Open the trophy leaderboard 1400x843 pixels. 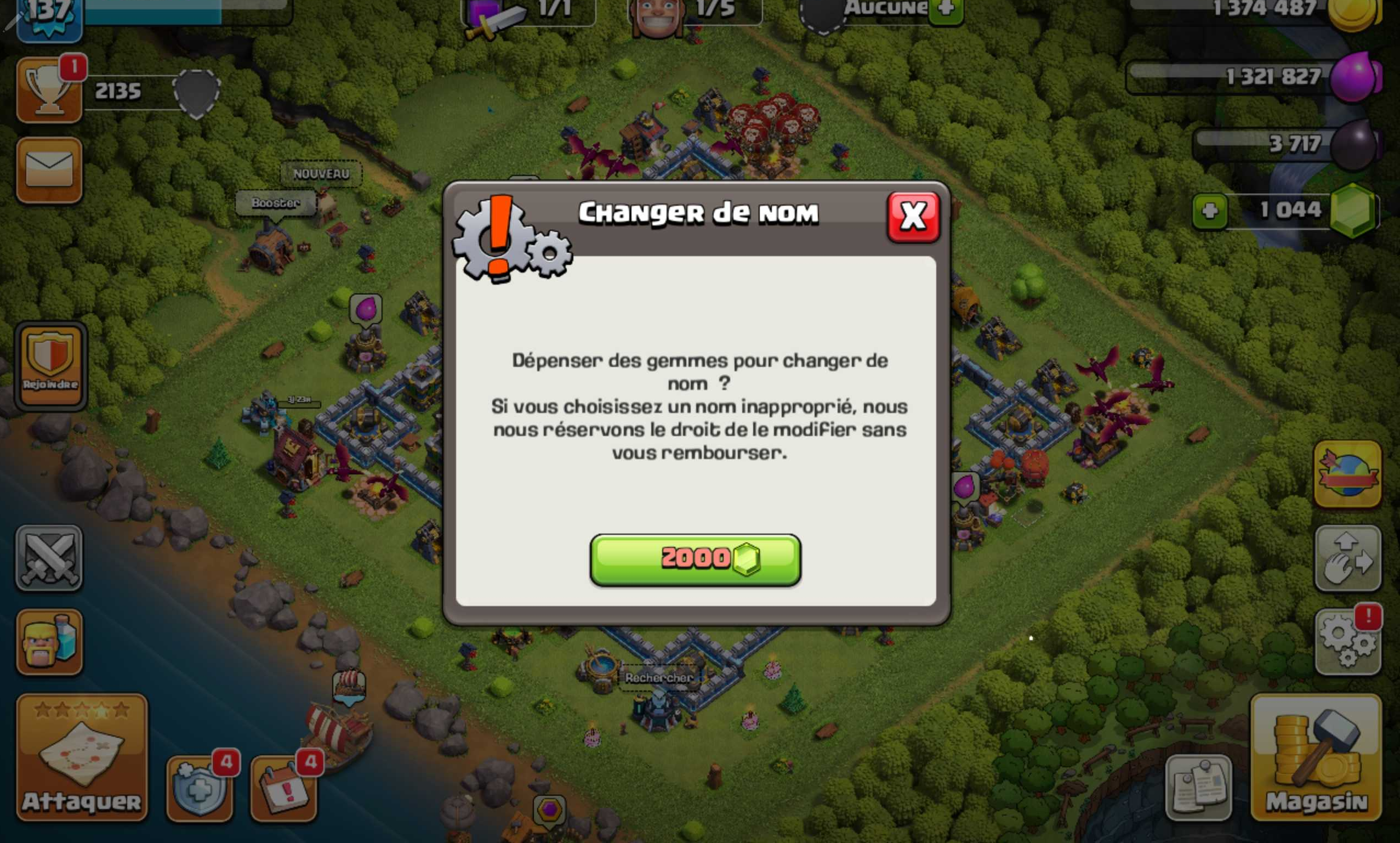click(50, 90)
